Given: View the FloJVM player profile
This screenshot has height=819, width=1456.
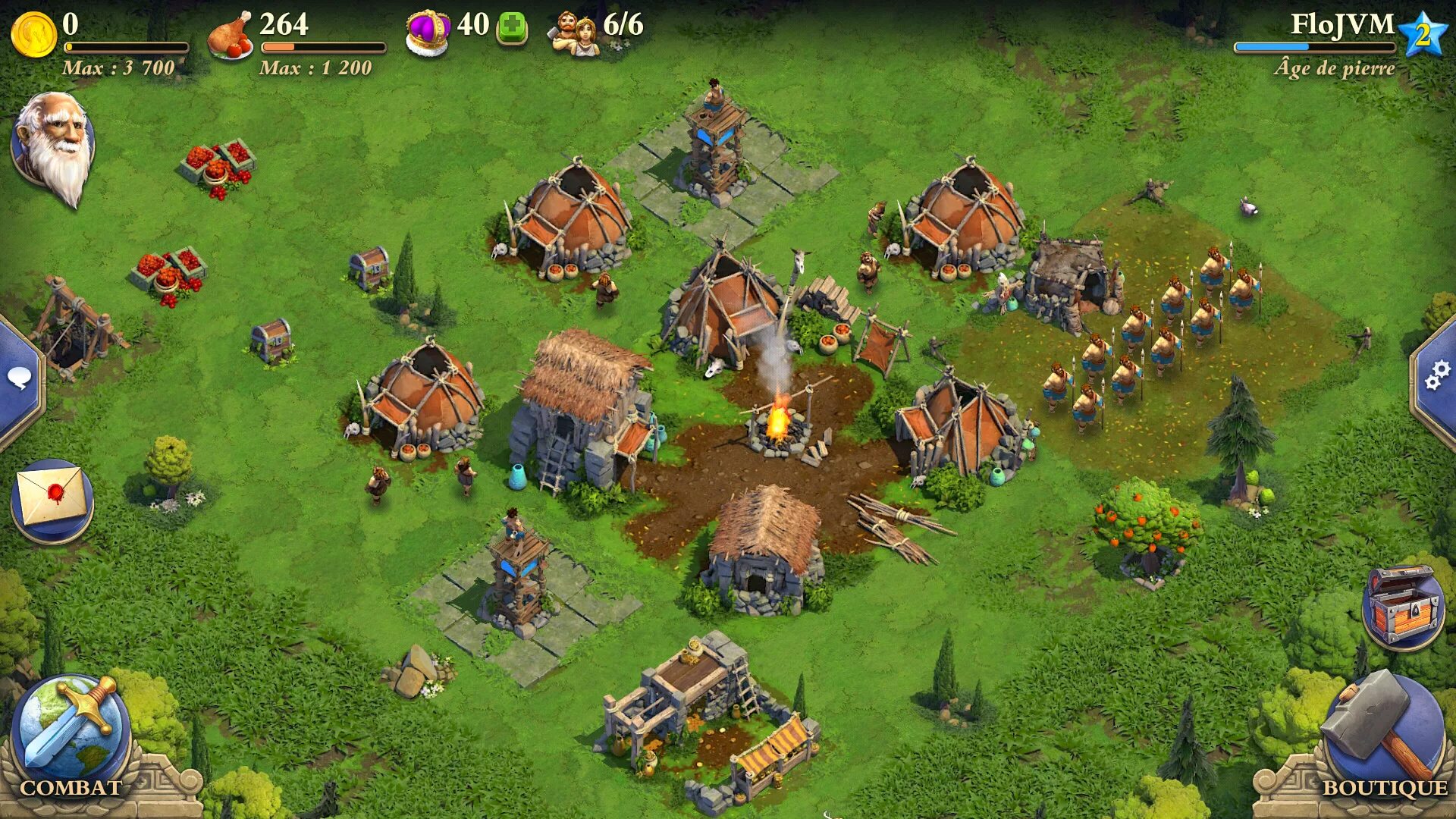Looking at the screenshot, I should pos(1341,25).
